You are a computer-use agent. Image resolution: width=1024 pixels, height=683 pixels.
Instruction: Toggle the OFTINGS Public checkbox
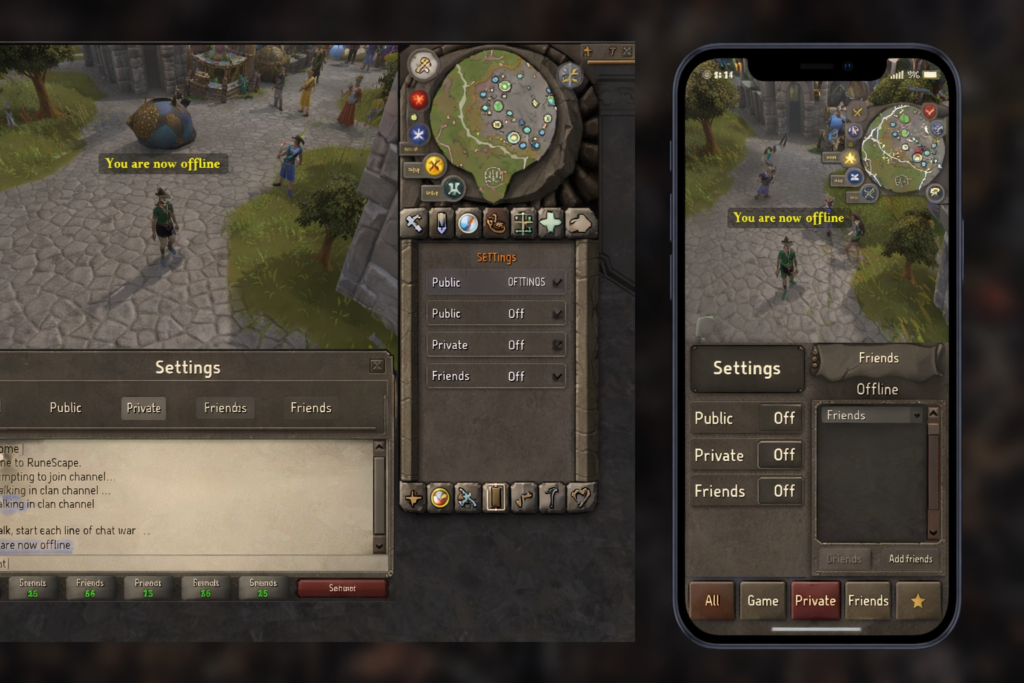click(558, 283)
